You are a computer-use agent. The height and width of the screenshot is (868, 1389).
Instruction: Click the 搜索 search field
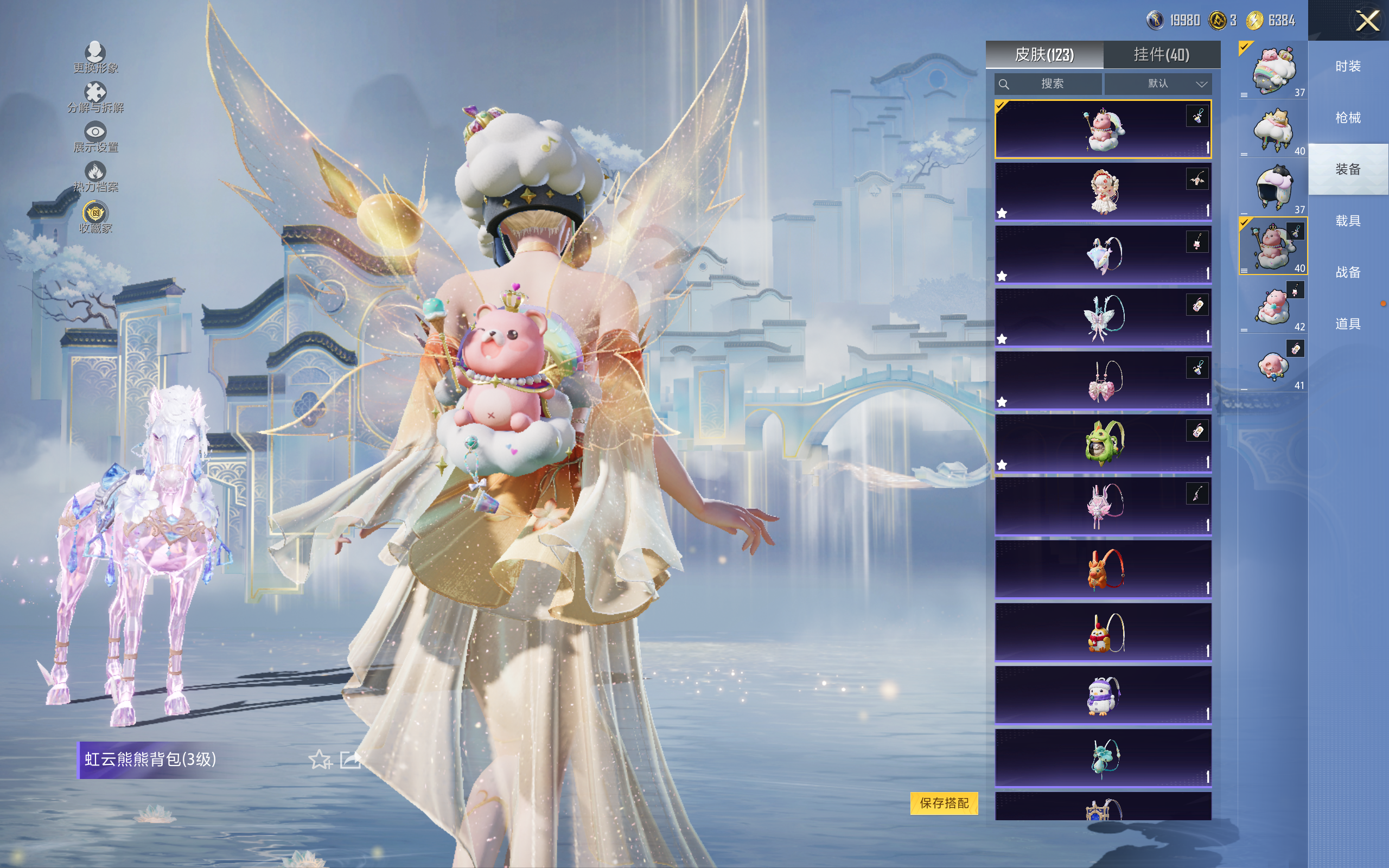pos(1048,84)
